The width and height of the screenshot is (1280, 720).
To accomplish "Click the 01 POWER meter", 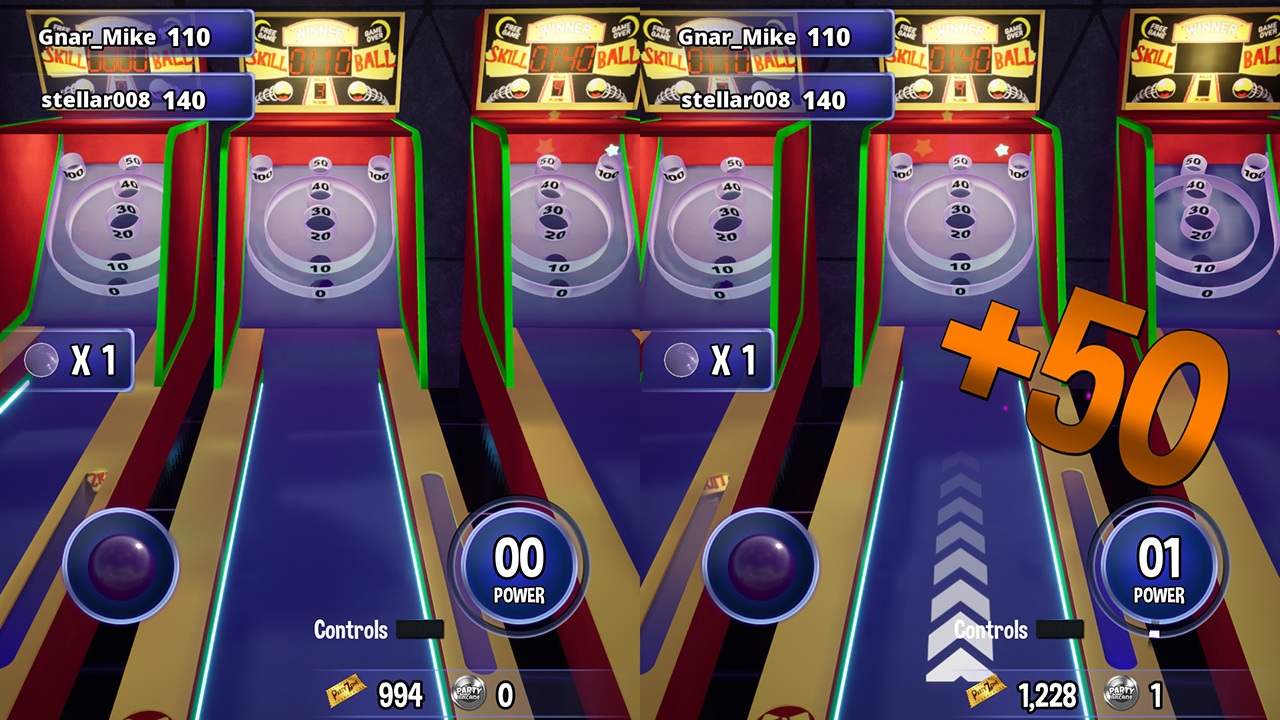I will click(x=1159, y=560).
